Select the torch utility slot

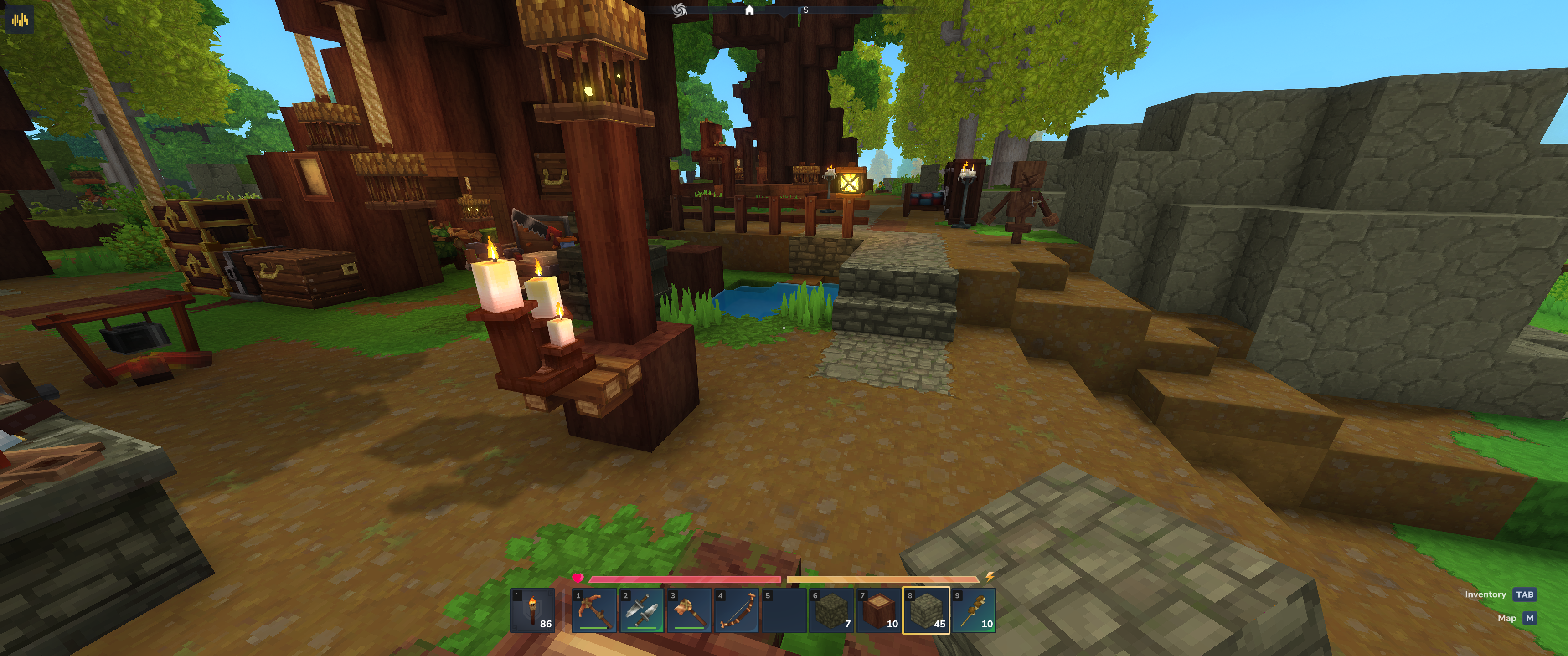[532, 610]
